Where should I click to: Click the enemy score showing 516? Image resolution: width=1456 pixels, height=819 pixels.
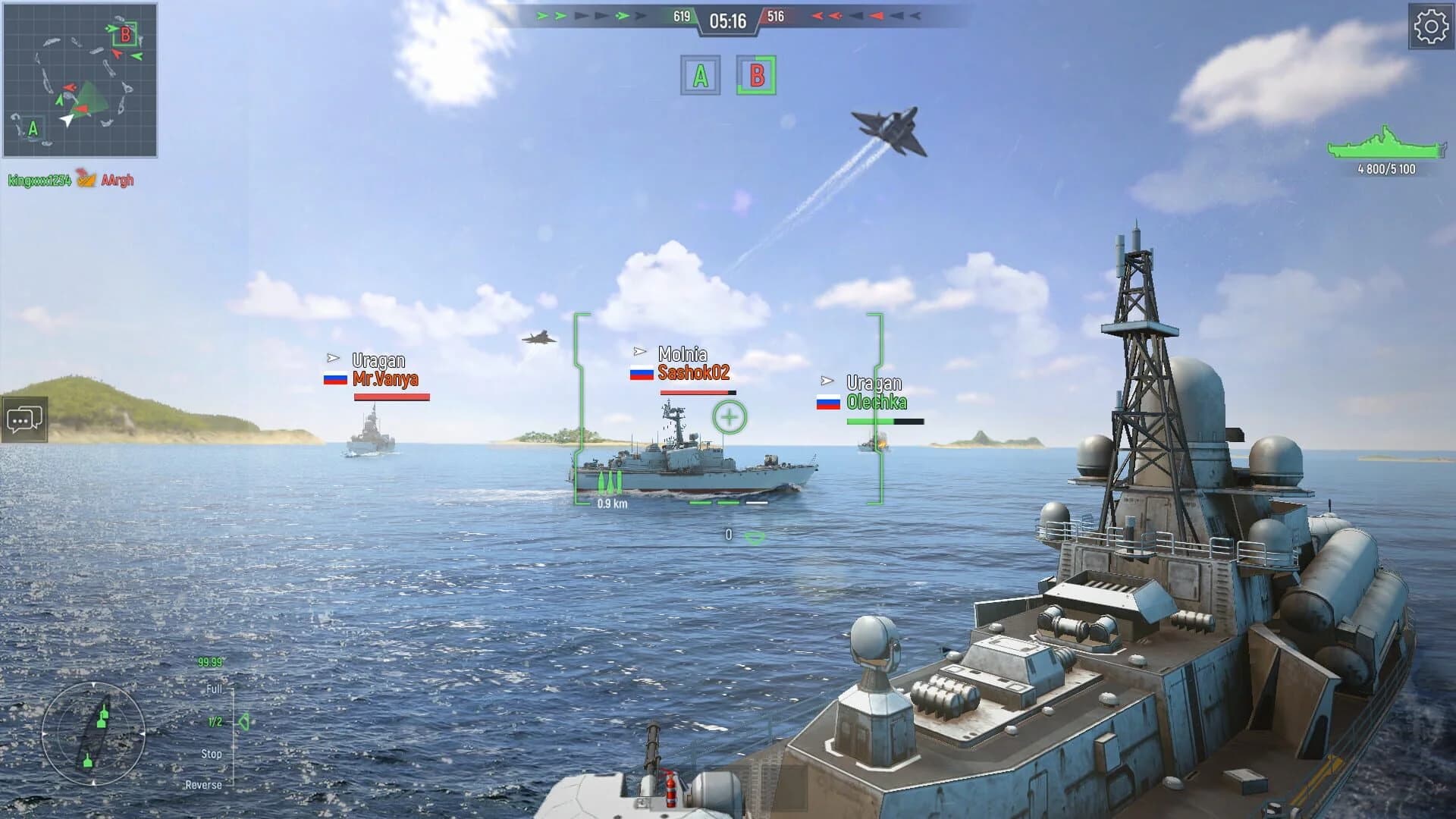point(777,14)
